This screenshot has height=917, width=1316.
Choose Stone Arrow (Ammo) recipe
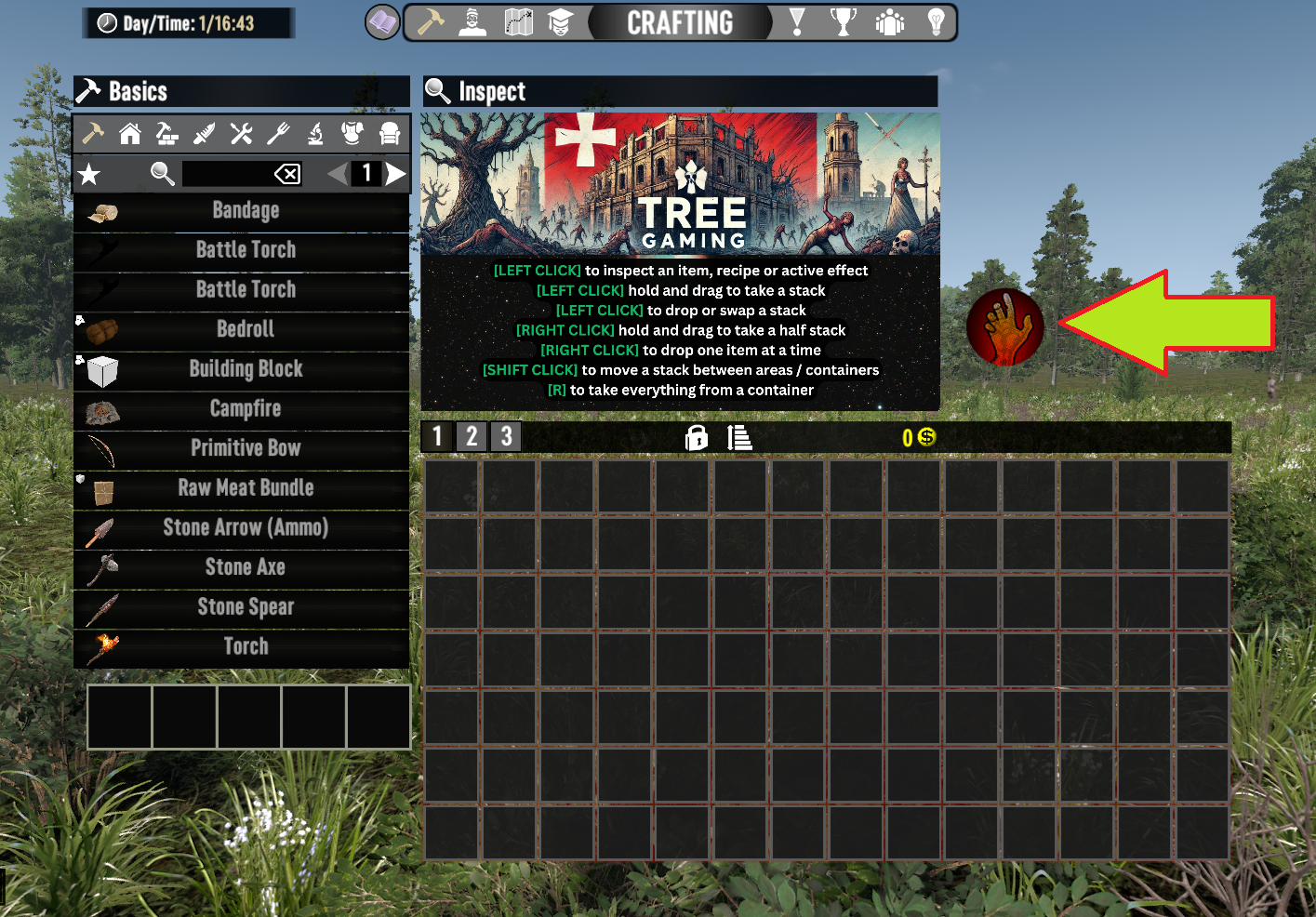(245, 528)
